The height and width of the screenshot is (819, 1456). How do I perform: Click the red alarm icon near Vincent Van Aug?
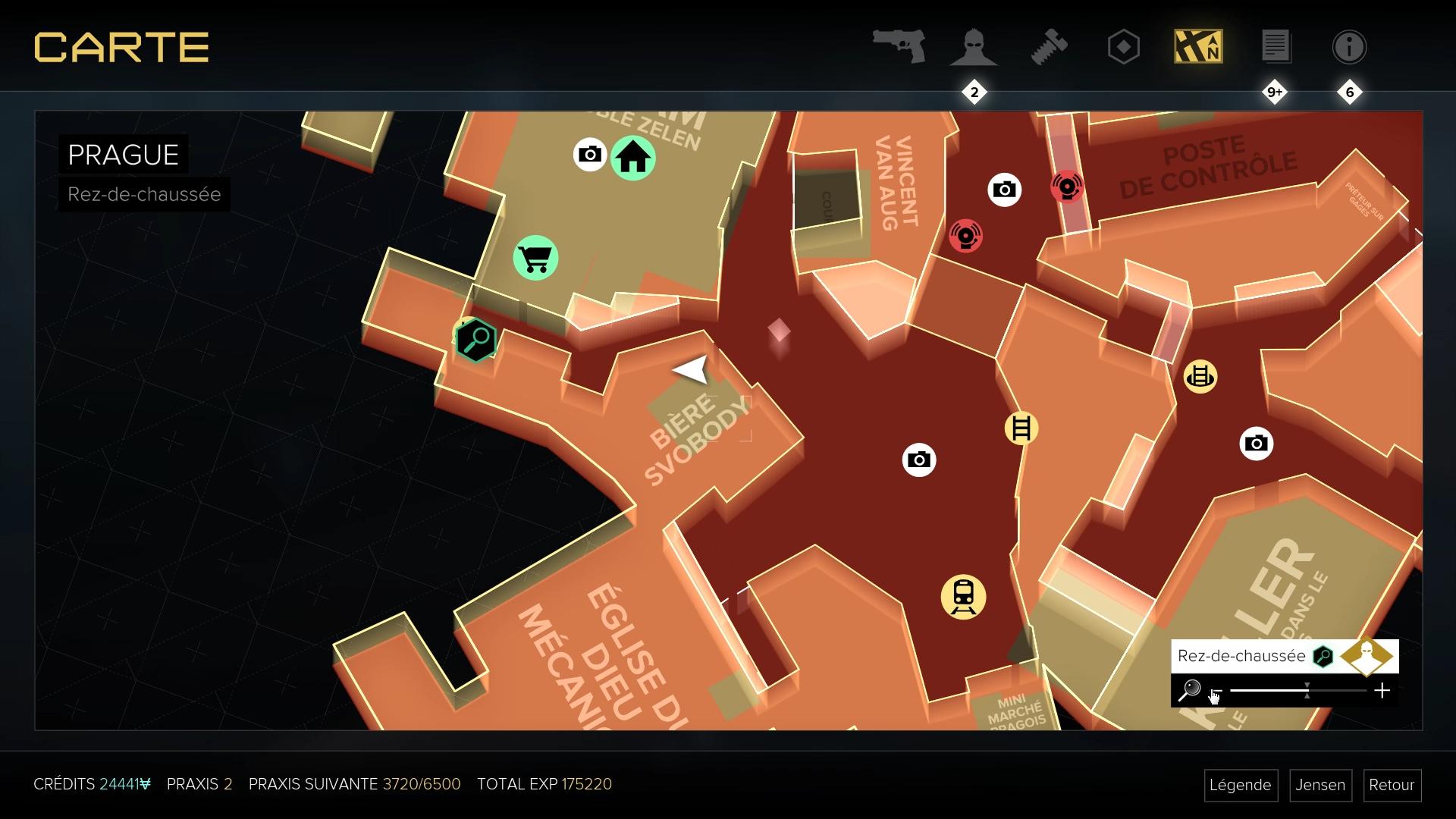(965, 236)
